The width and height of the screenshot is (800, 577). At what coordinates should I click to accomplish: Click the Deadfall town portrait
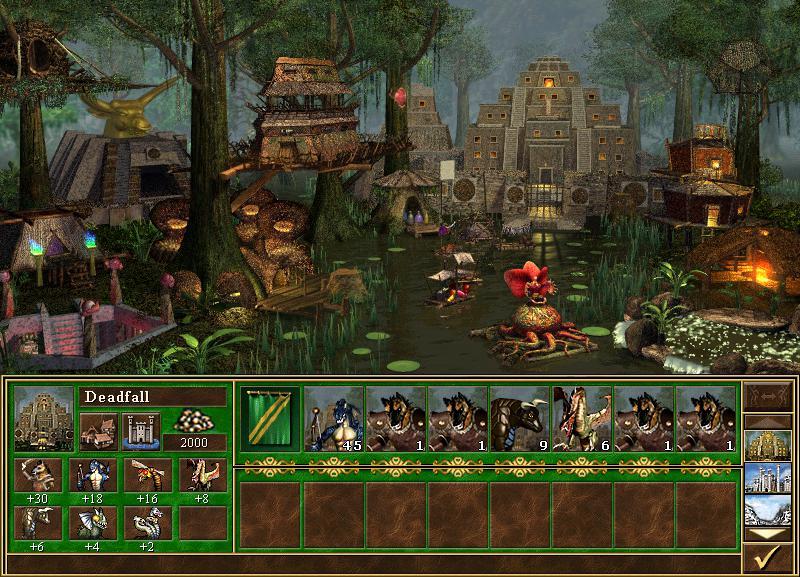(44, 419)
